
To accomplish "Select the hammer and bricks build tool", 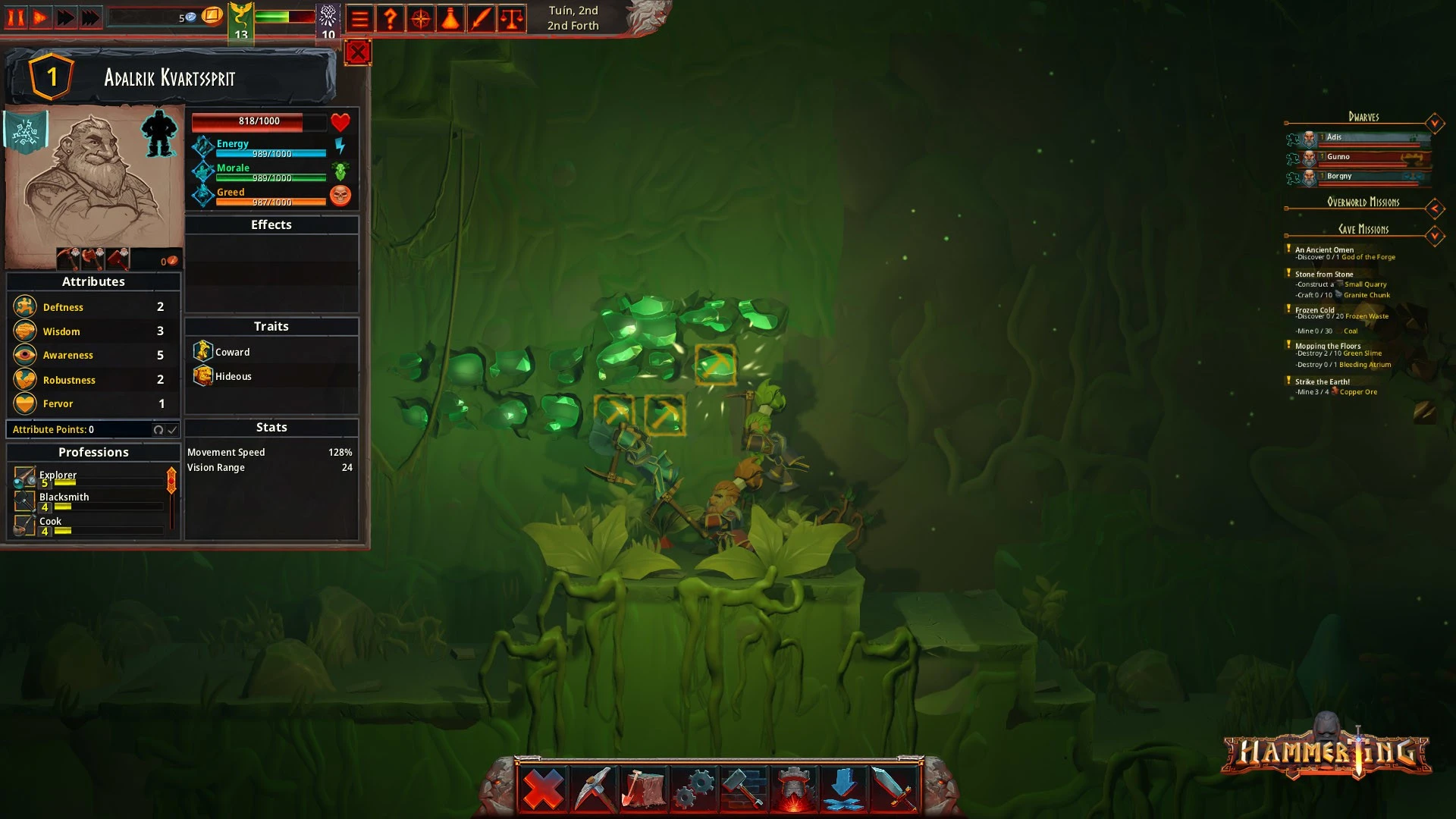I will [744, 789].
